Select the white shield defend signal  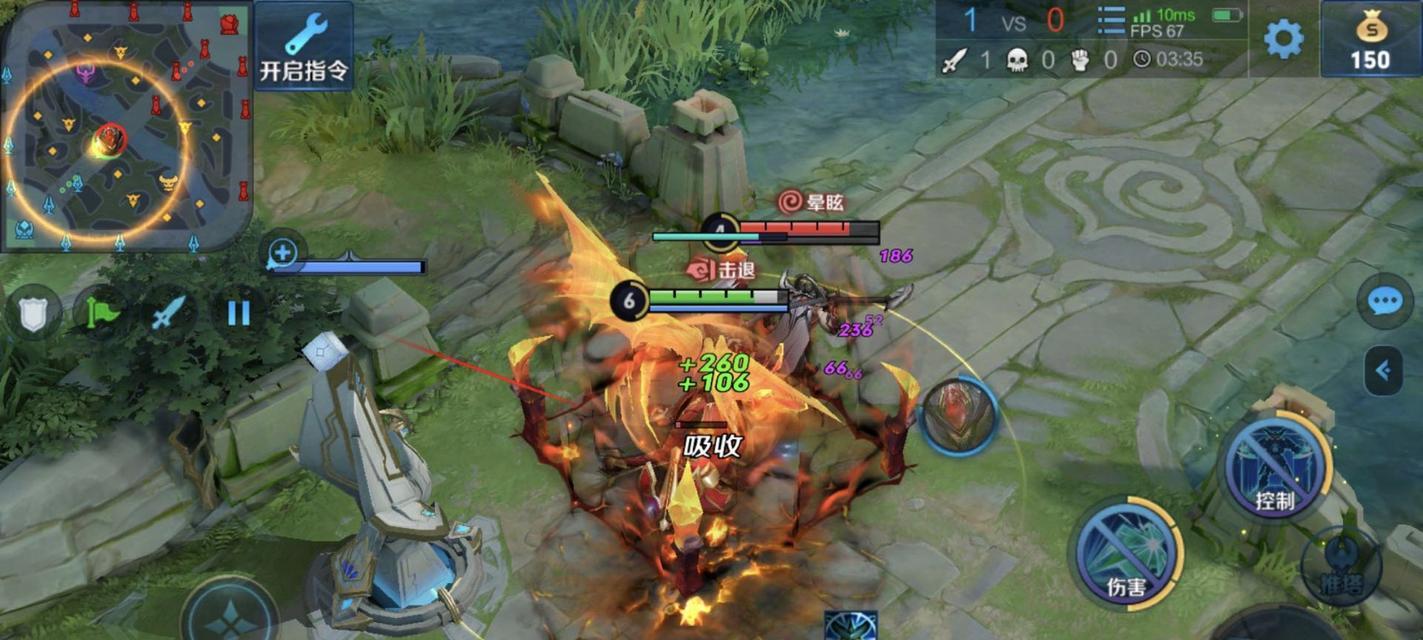(33, 314)
